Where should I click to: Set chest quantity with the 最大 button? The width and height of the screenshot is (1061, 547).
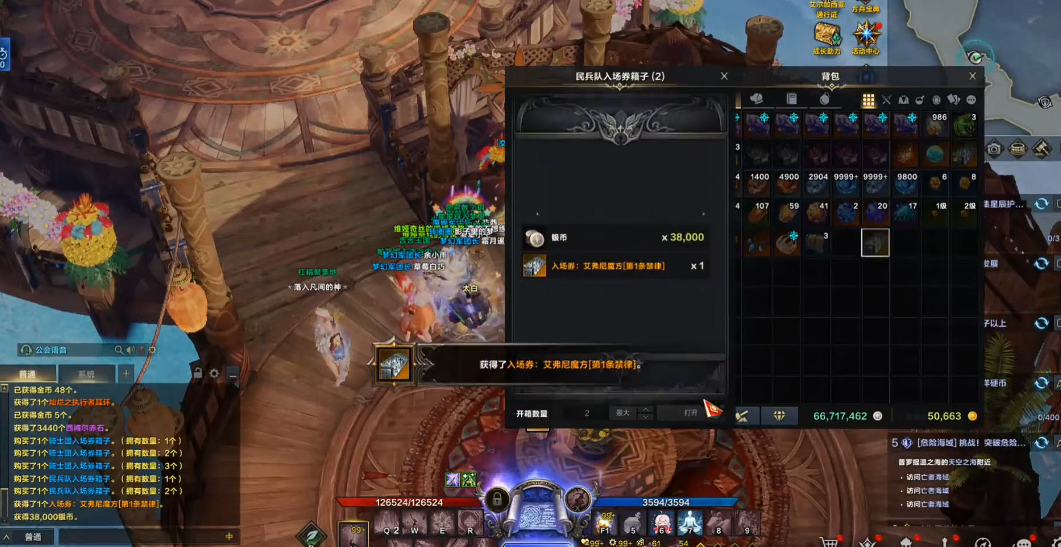pos(622,412)
